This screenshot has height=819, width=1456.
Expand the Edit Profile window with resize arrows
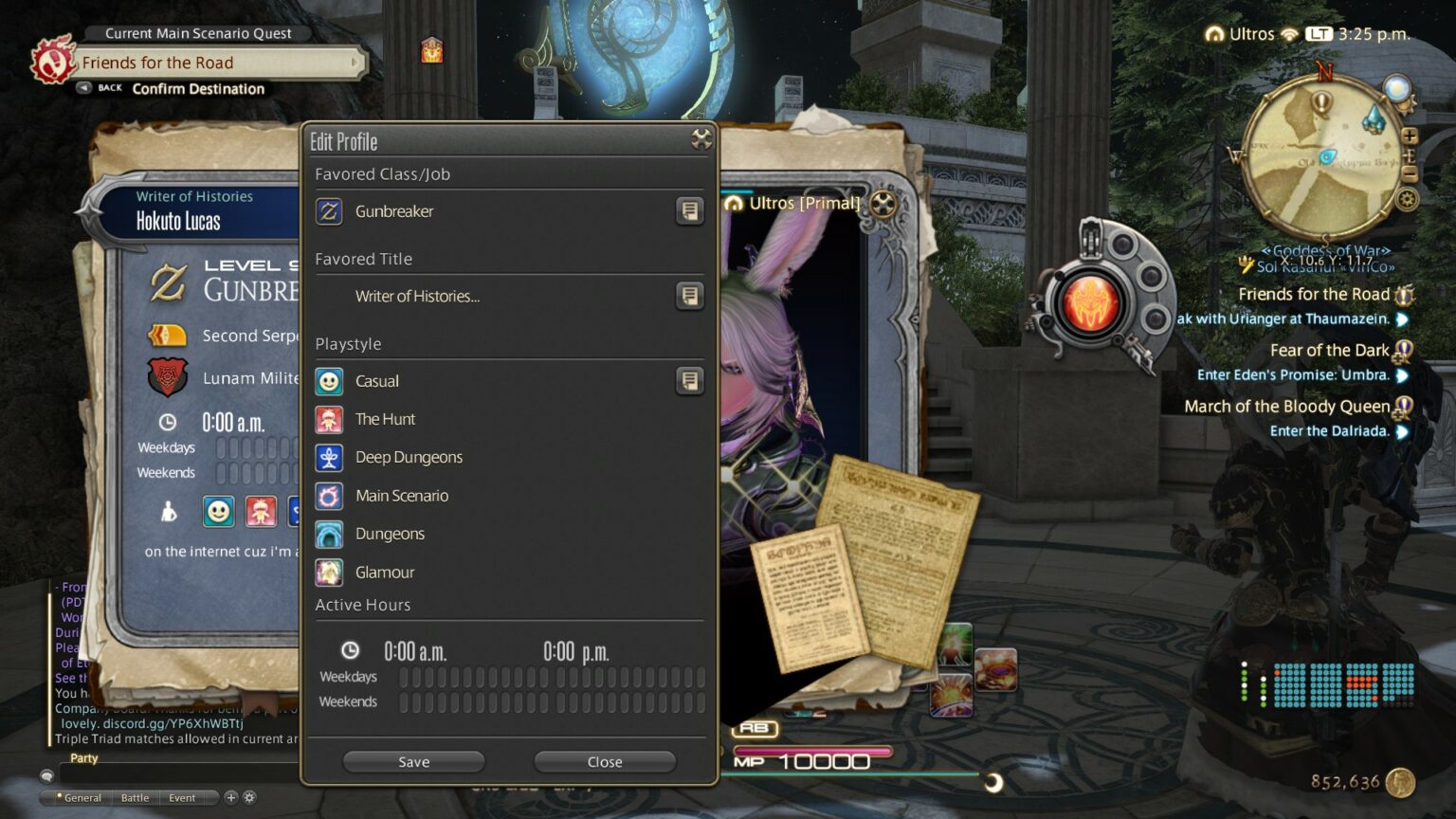click(702, 138)
